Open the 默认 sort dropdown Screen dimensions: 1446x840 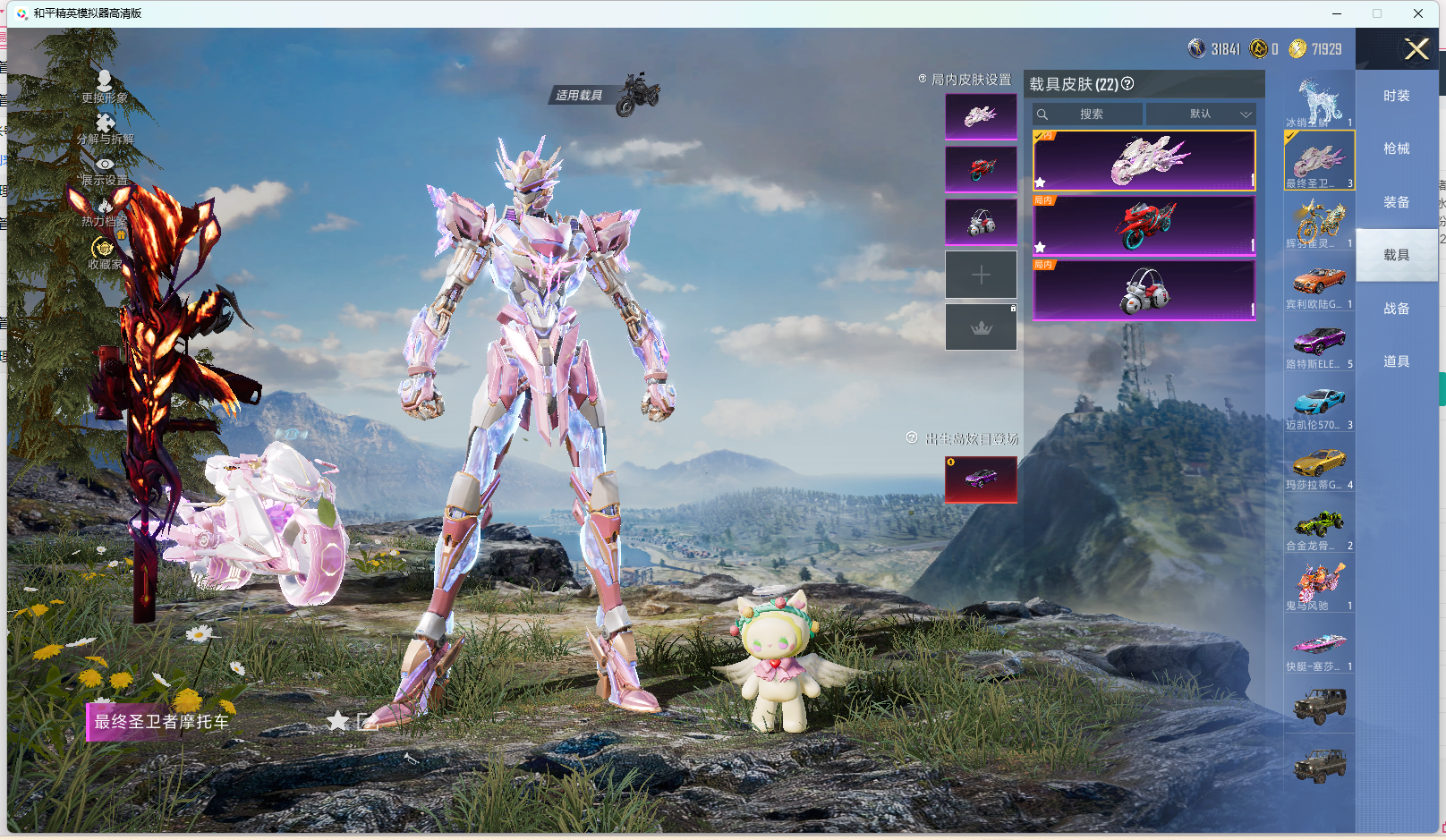coord(1201,115)
